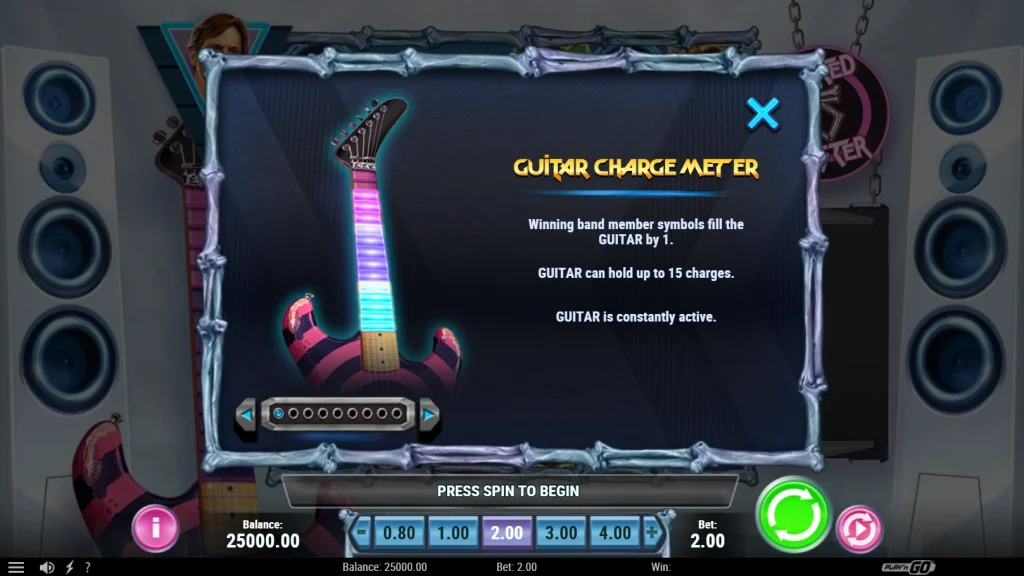Set the bet to 4.00
Image resolution: width=1024 pixels, height=576 pixels.
614,533
